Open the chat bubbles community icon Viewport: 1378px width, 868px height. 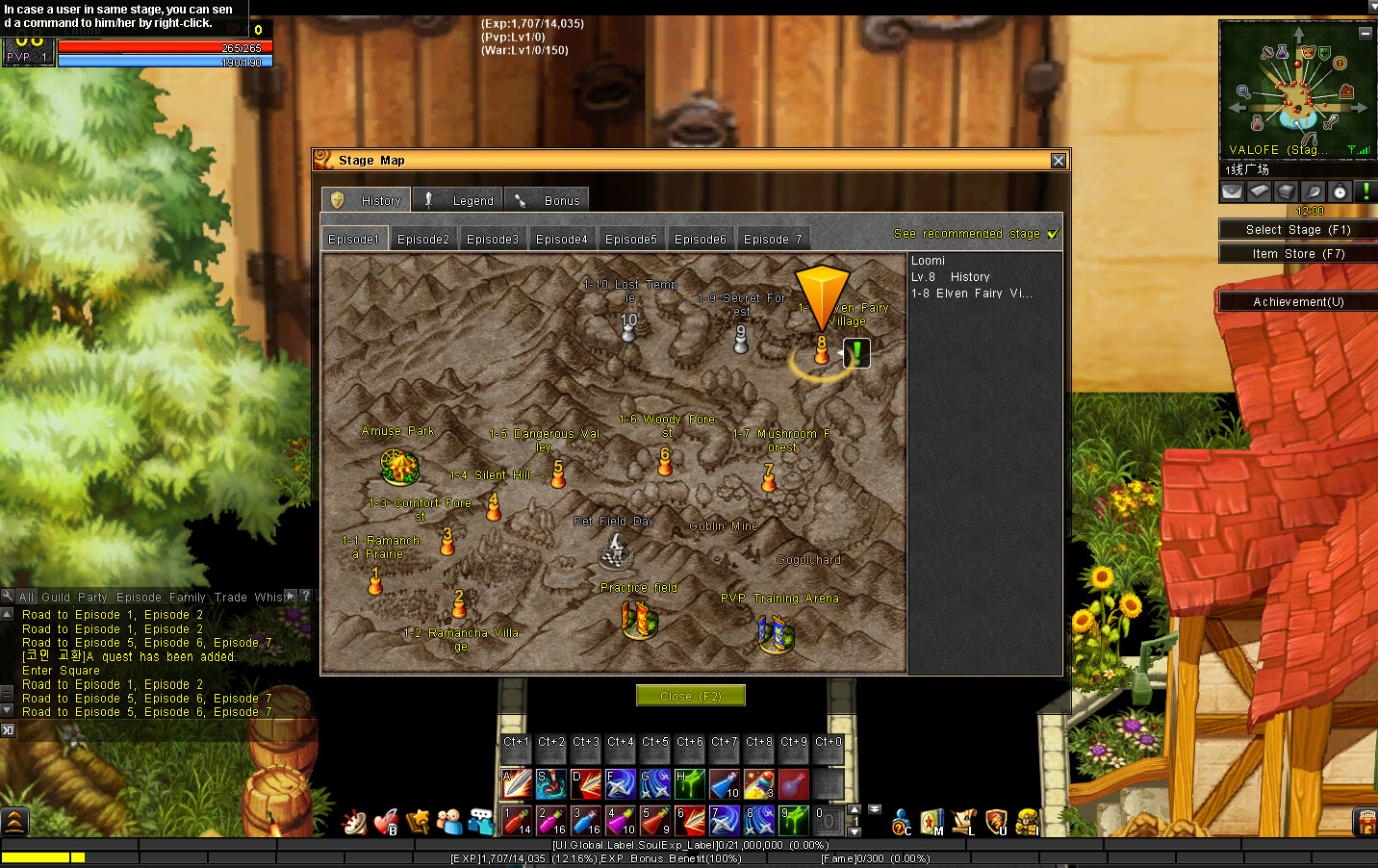(479, 820)
